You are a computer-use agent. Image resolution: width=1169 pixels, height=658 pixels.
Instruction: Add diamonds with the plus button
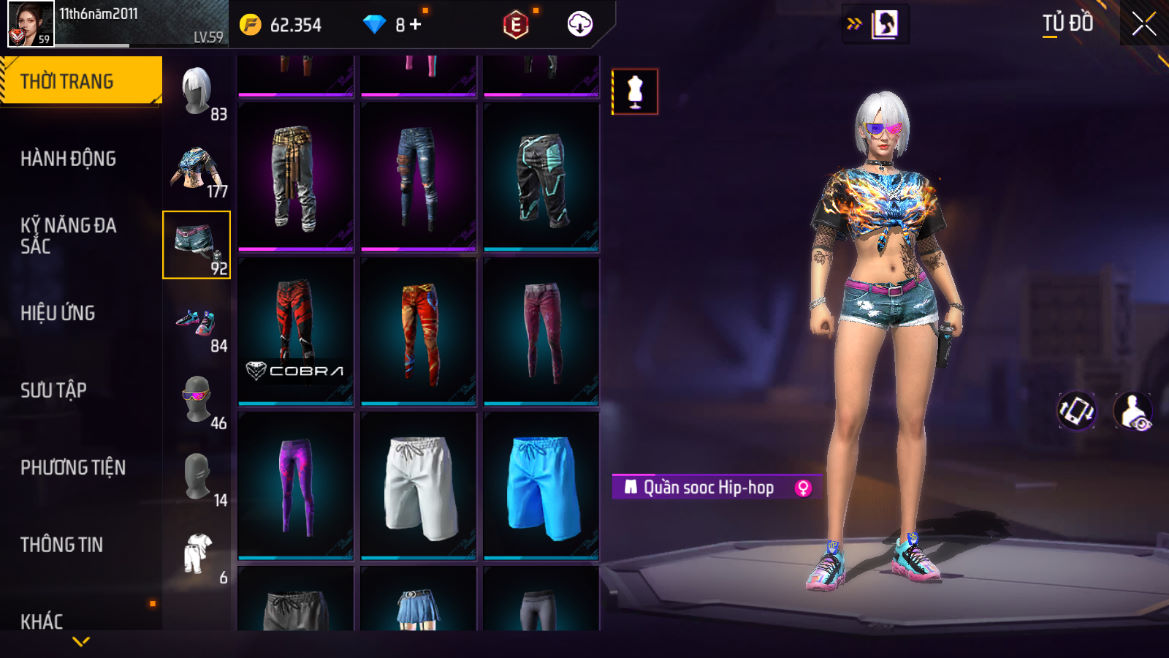(x=415, y=25)
